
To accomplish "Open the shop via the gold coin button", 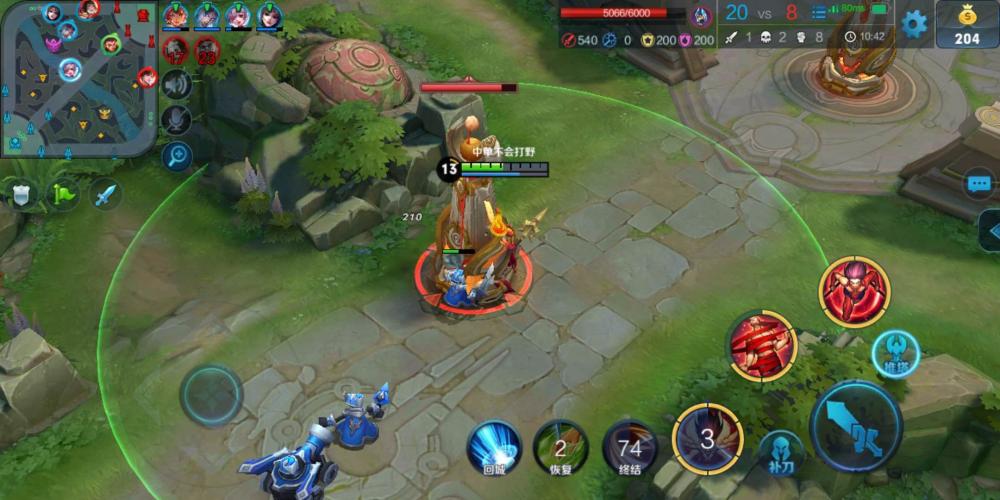I will 967,24.
